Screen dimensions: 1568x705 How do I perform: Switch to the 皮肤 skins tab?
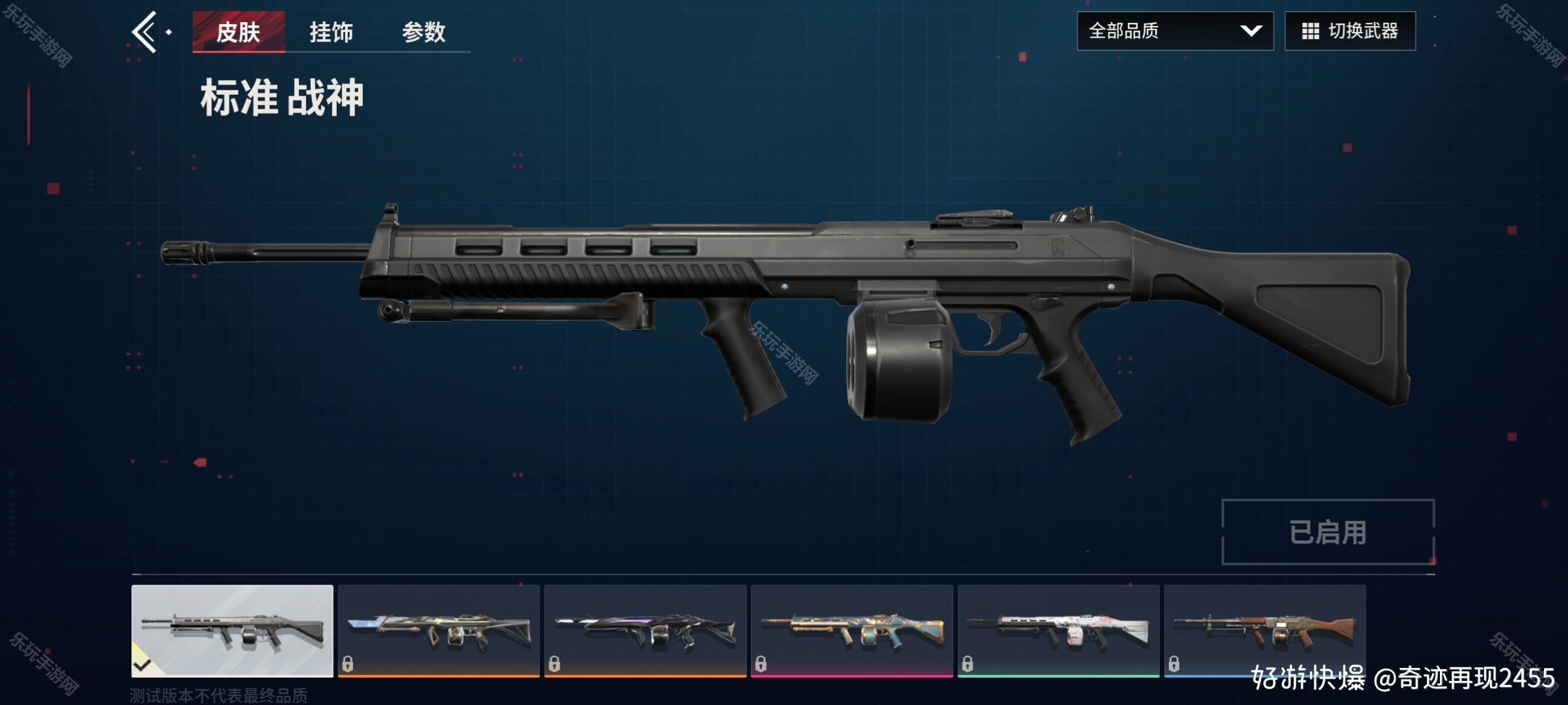point(239,31)
